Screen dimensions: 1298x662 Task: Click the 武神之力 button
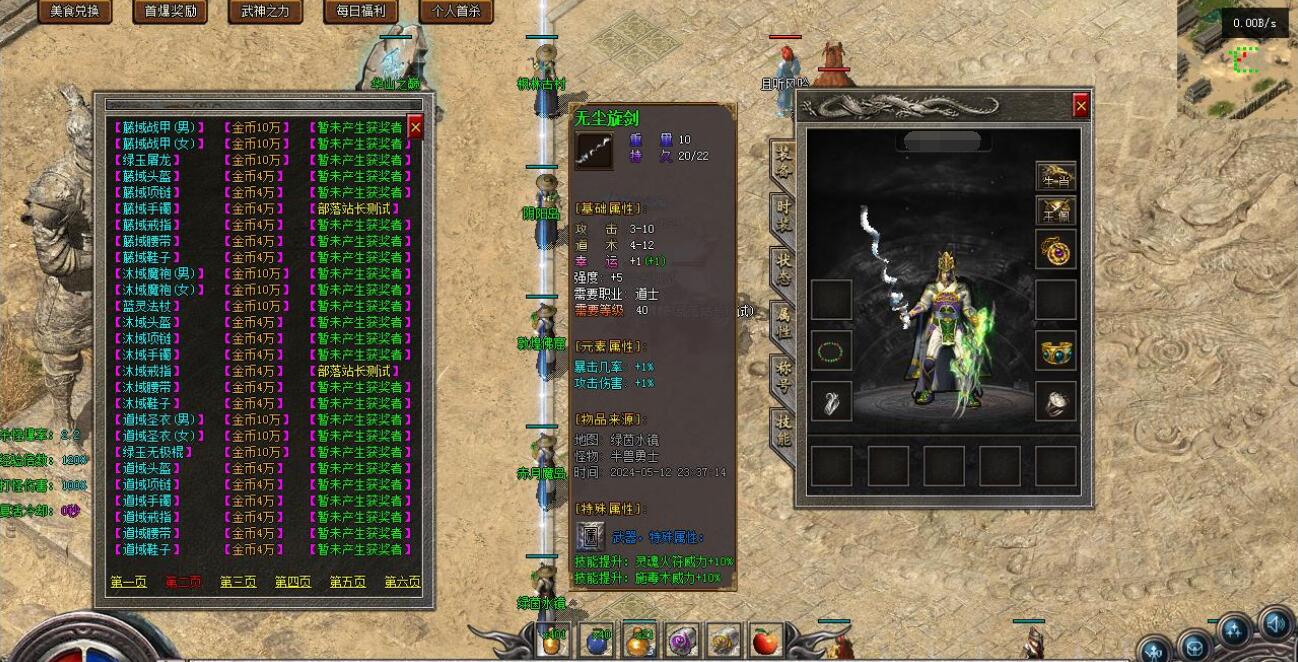click(264, 12)
